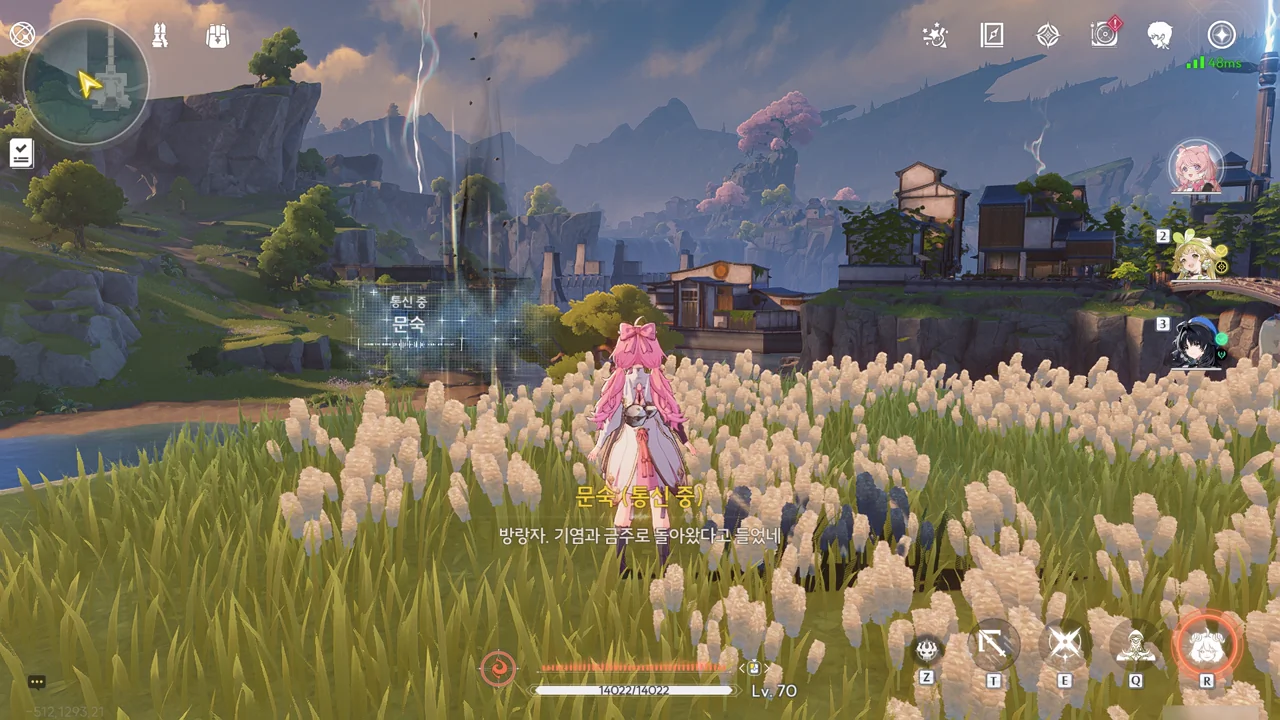Open the chat bubble icon

(x=37, y=682)
